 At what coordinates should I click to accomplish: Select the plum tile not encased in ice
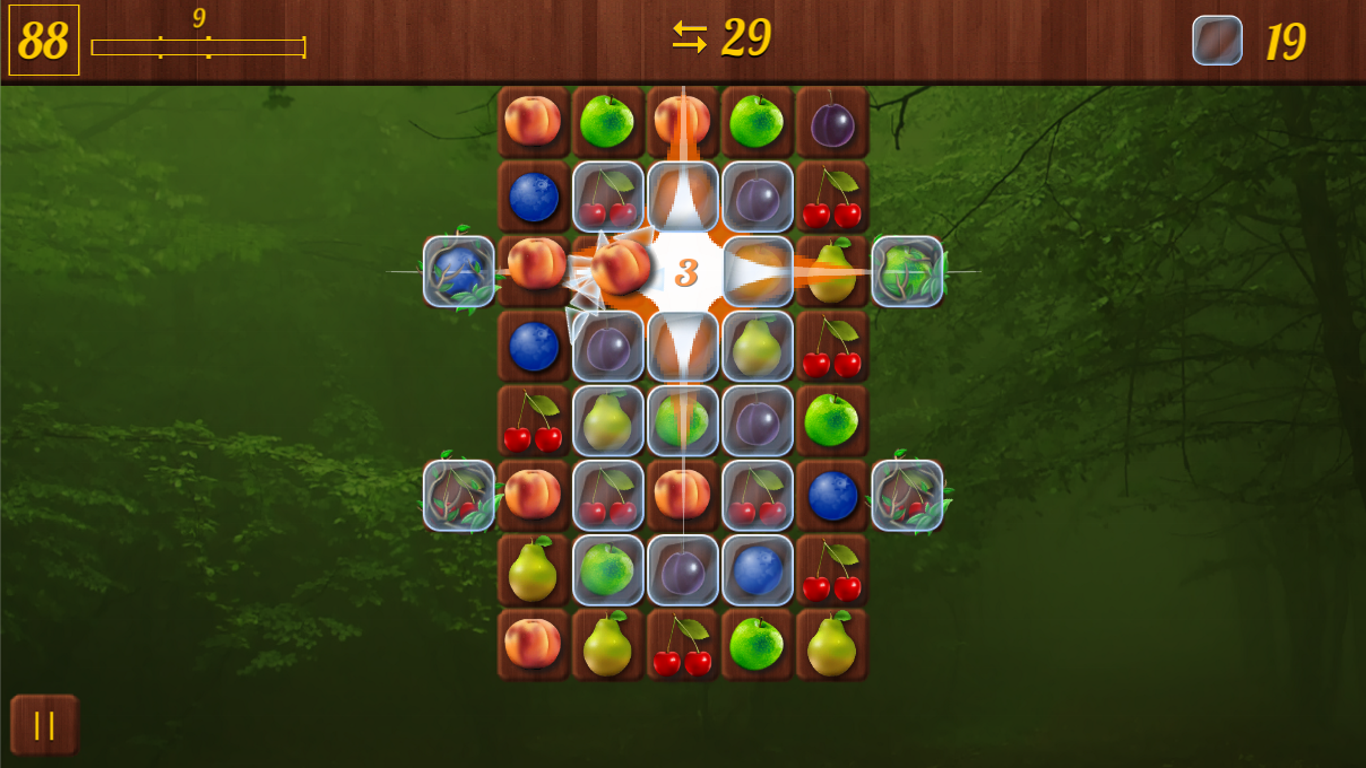(832, 123)
